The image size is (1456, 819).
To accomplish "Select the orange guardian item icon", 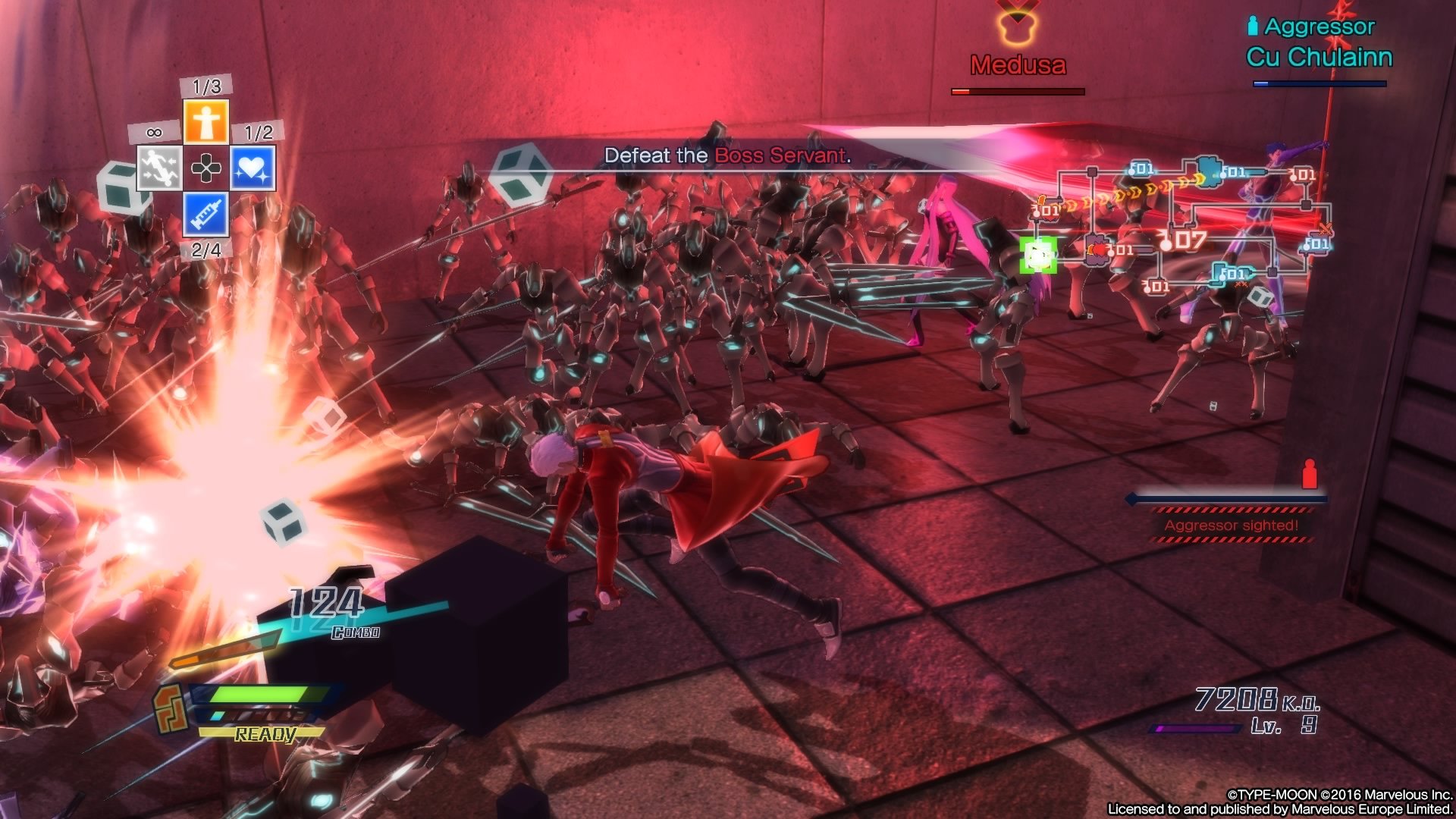I will (206, 121).
